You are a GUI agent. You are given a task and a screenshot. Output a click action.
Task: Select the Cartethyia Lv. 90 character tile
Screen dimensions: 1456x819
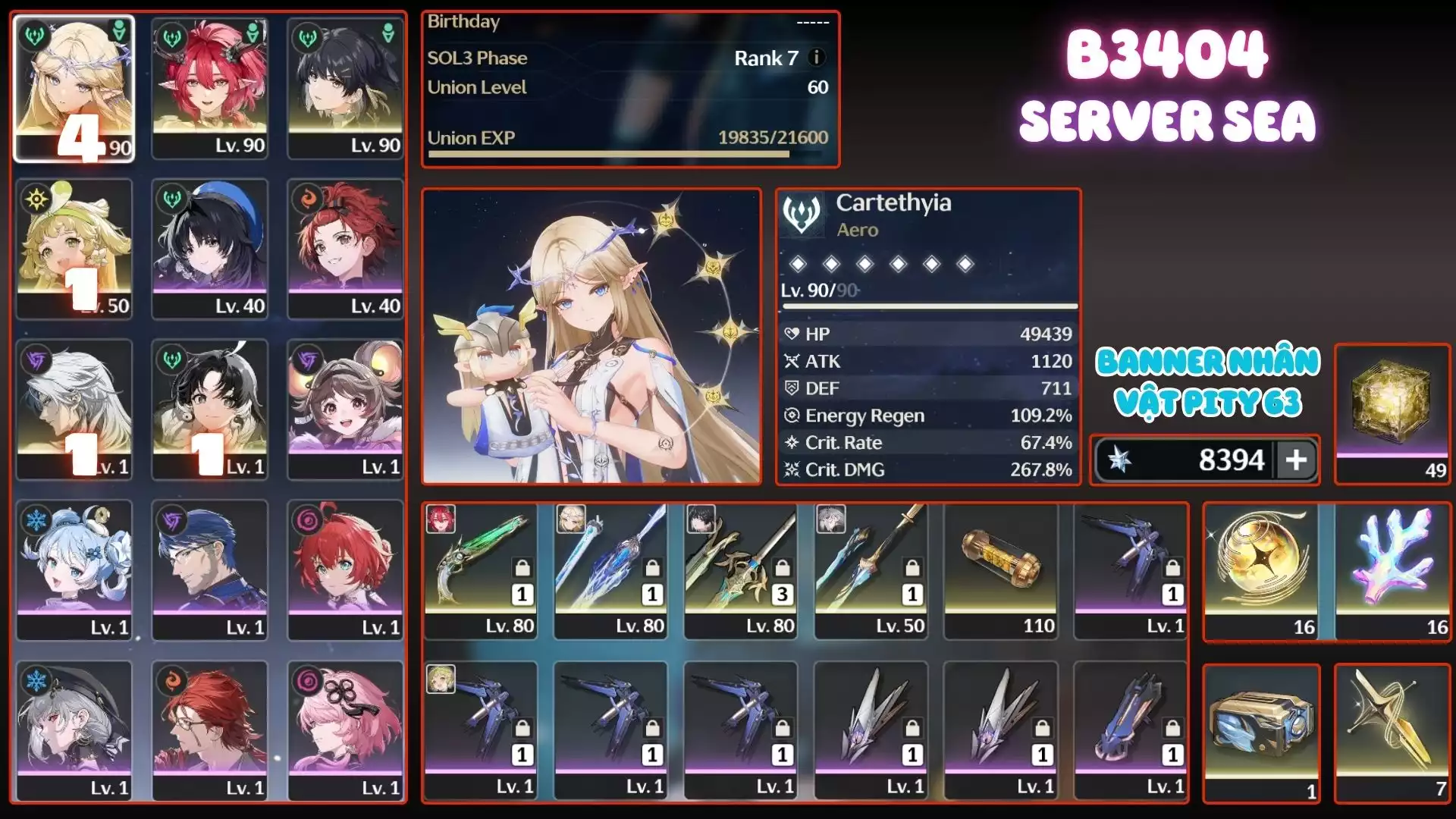coord(74,88)
